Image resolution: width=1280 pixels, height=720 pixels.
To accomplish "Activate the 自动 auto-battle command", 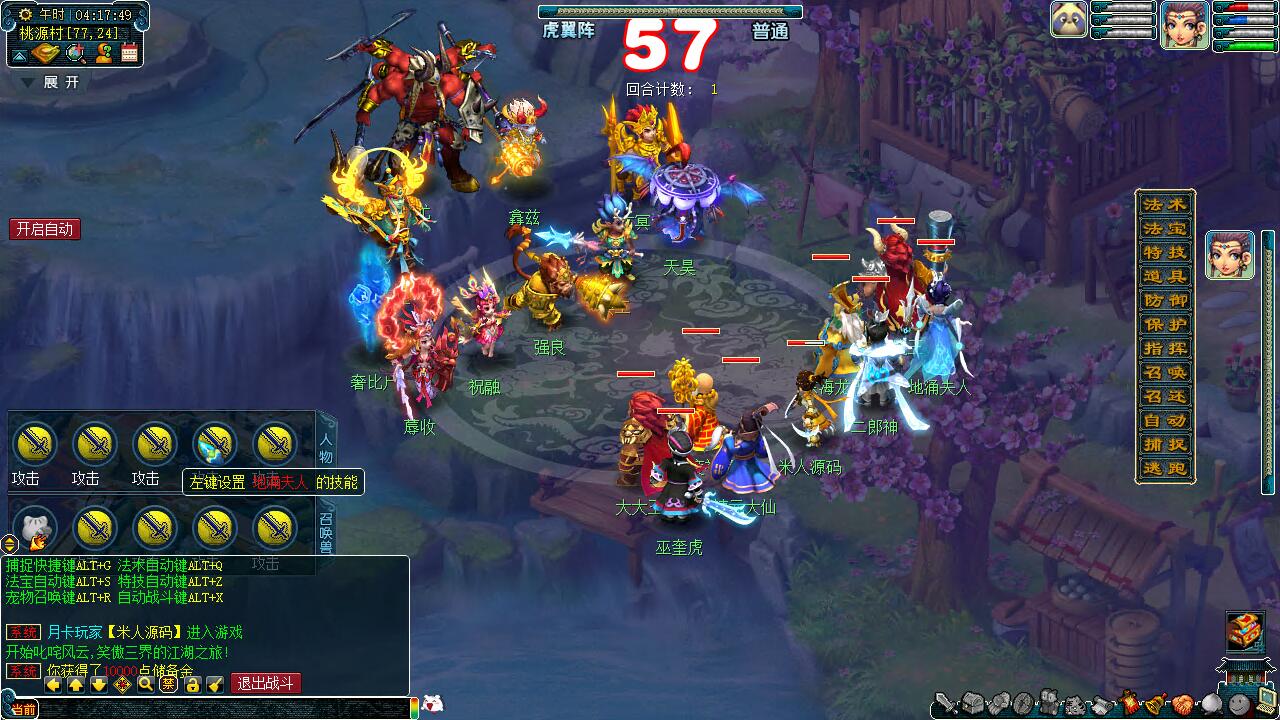I will [x=1165, y=420].
